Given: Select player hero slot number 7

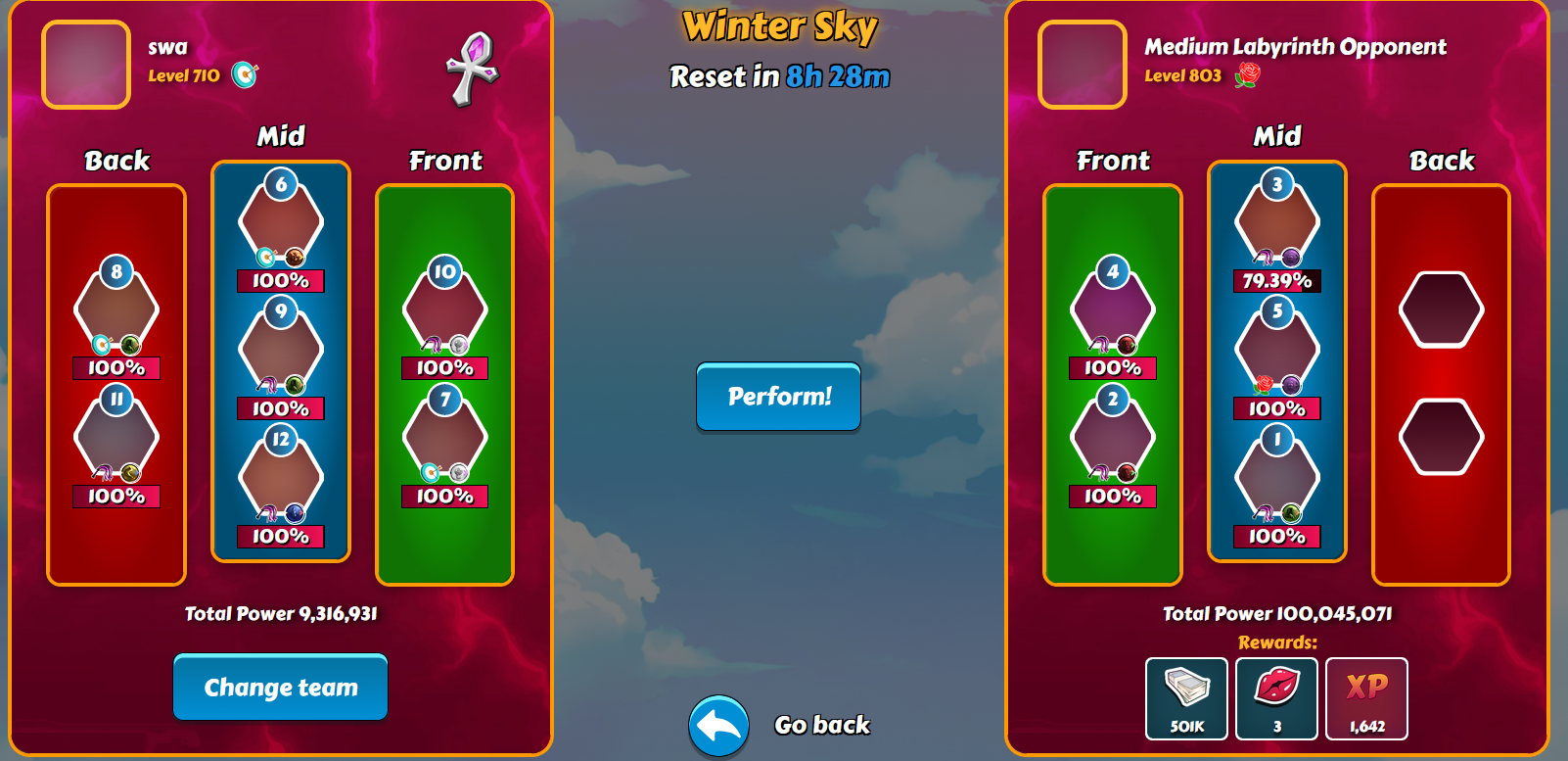Looking at the screenshot, I should (445, 438).
